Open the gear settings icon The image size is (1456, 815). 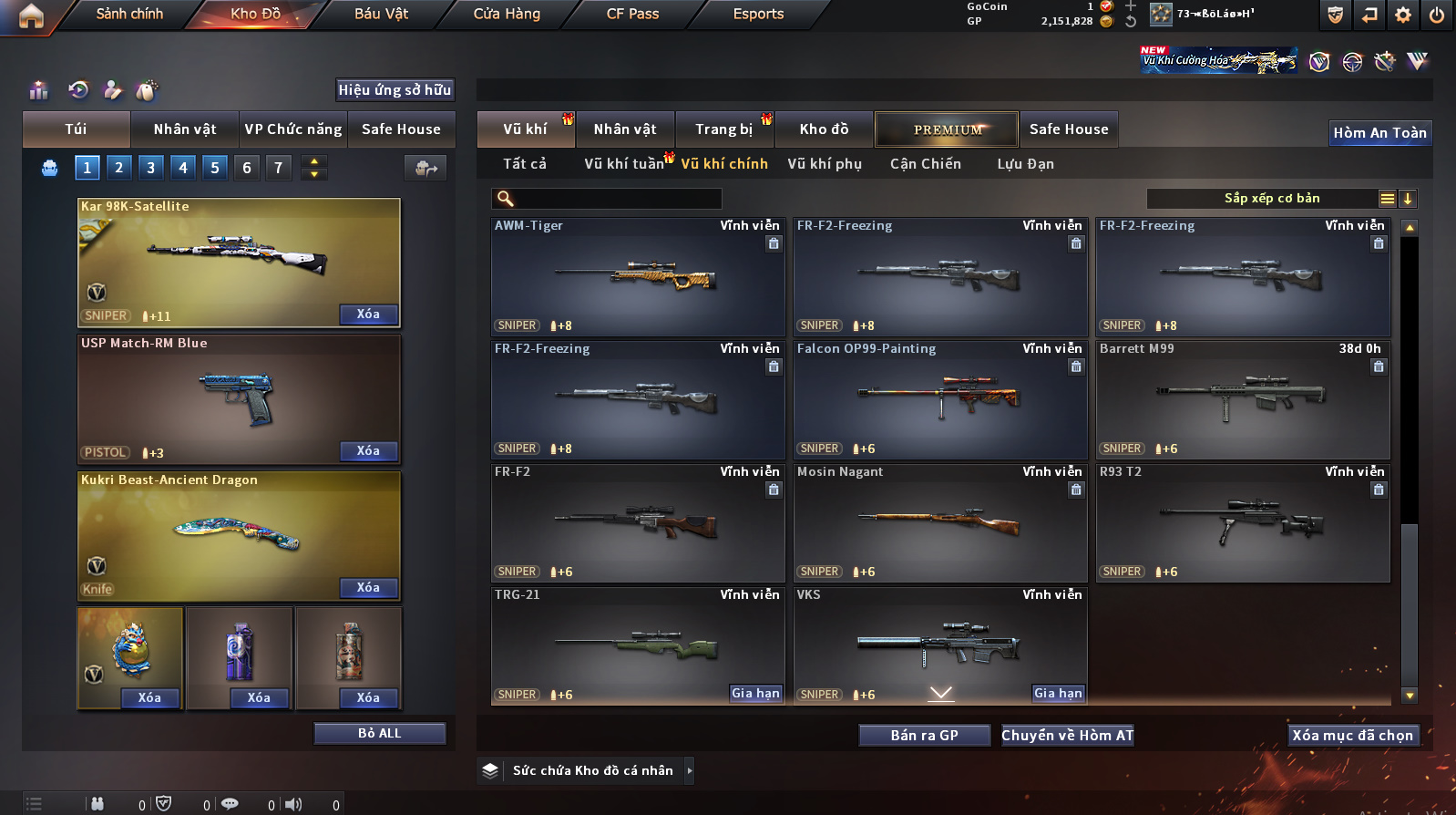click(x=1403, y=15)
